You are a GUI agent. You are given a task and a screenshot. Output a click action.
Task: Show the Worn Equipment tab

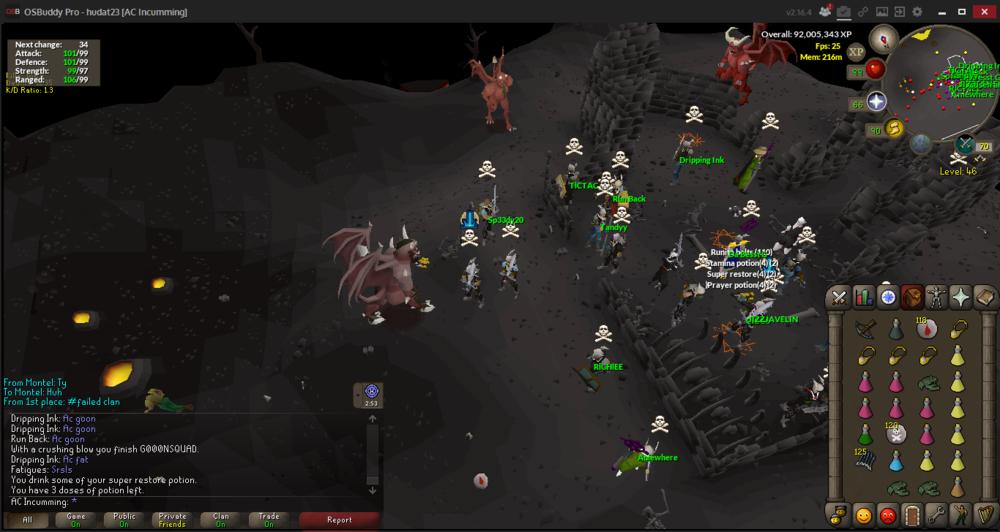pyautogui.click(x=936, y=297)
